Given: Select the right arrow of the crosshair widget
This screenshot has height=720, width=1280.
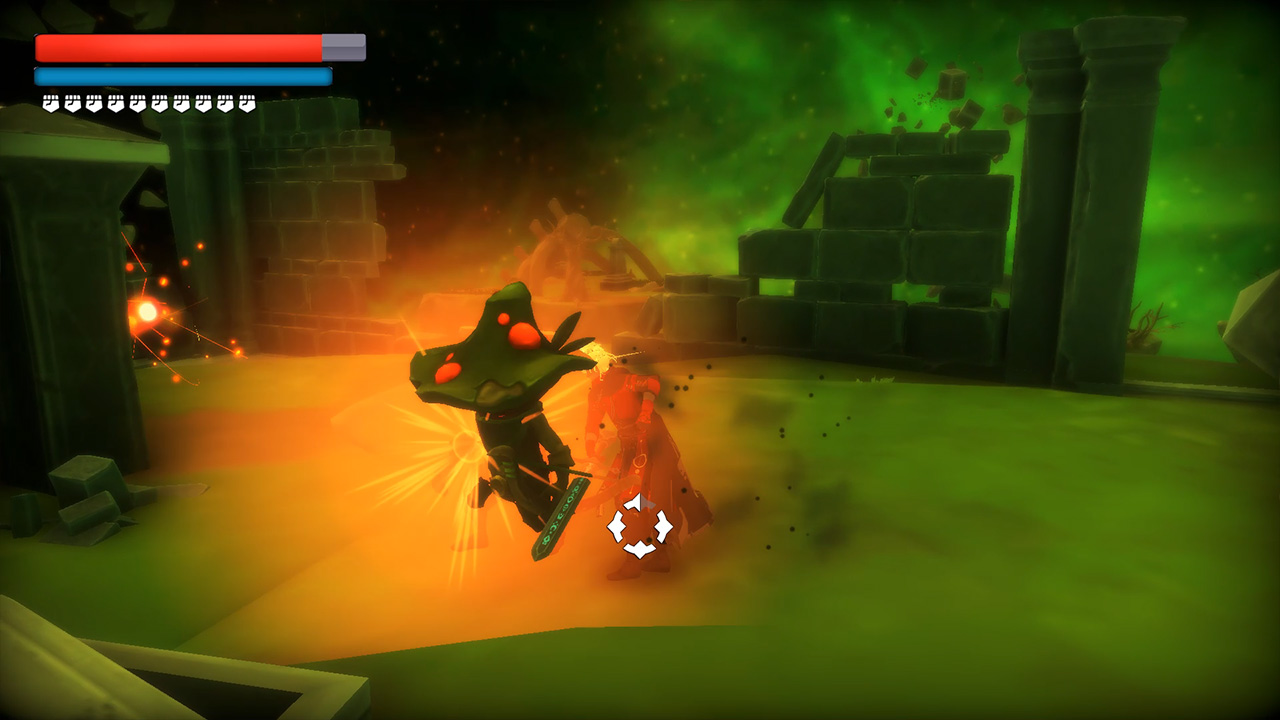Looking at the screenshot, I should (663, 526).
